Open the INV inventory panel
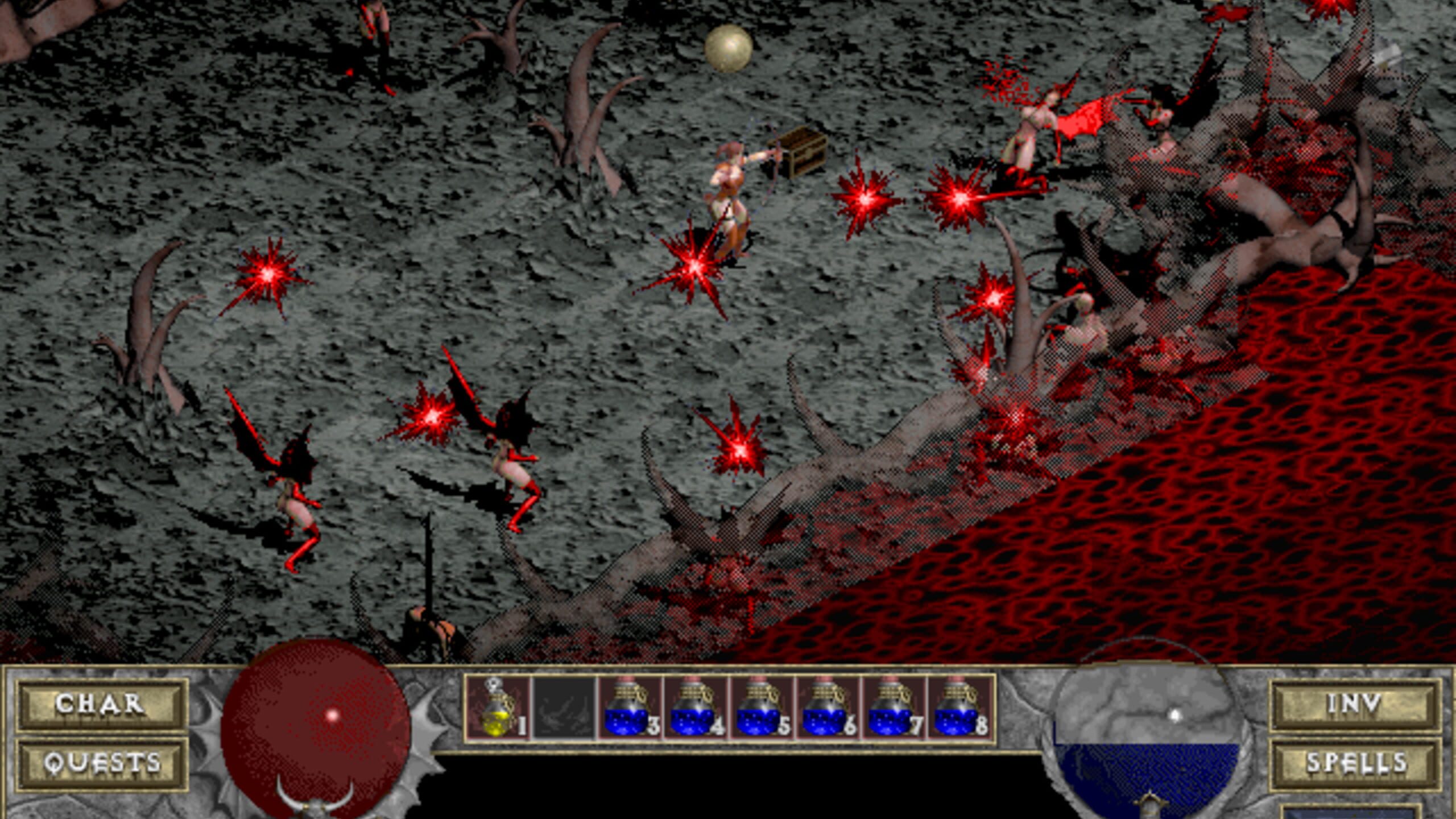Image resolution: width=1456 pixels, height=819 pixels. (1355, 705)
